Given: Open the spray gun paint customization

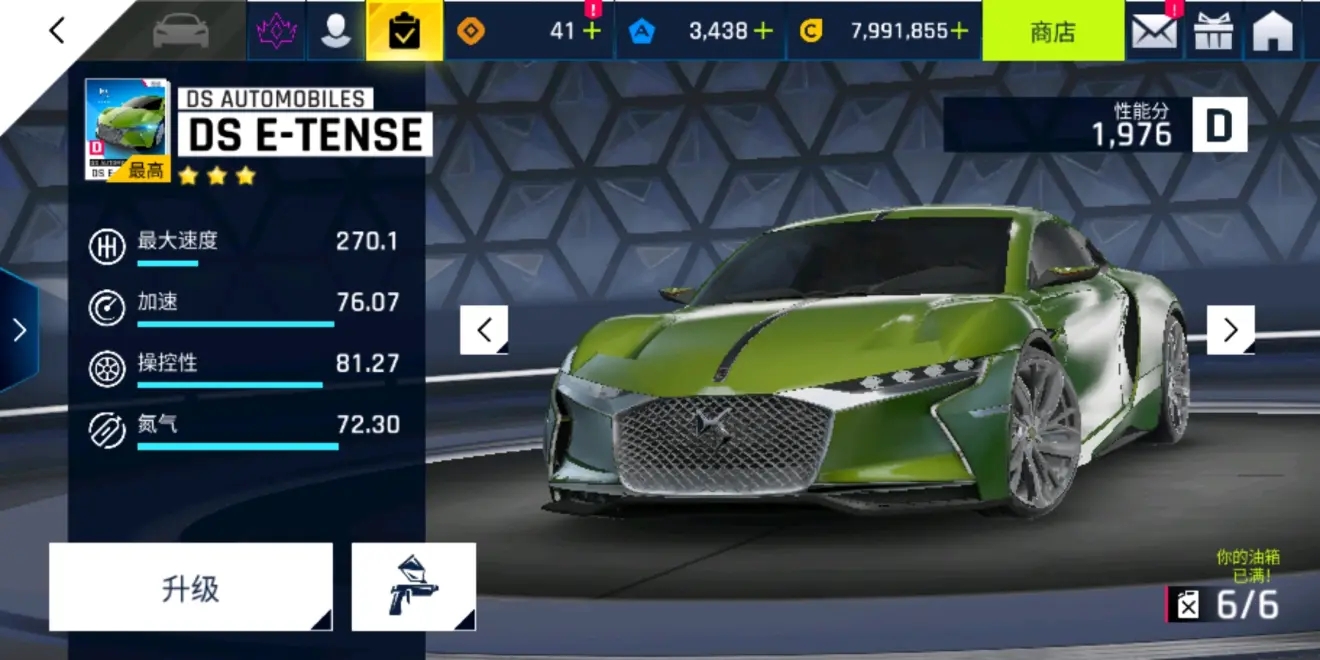Looking at the screenshot, I should coord(413,588).
